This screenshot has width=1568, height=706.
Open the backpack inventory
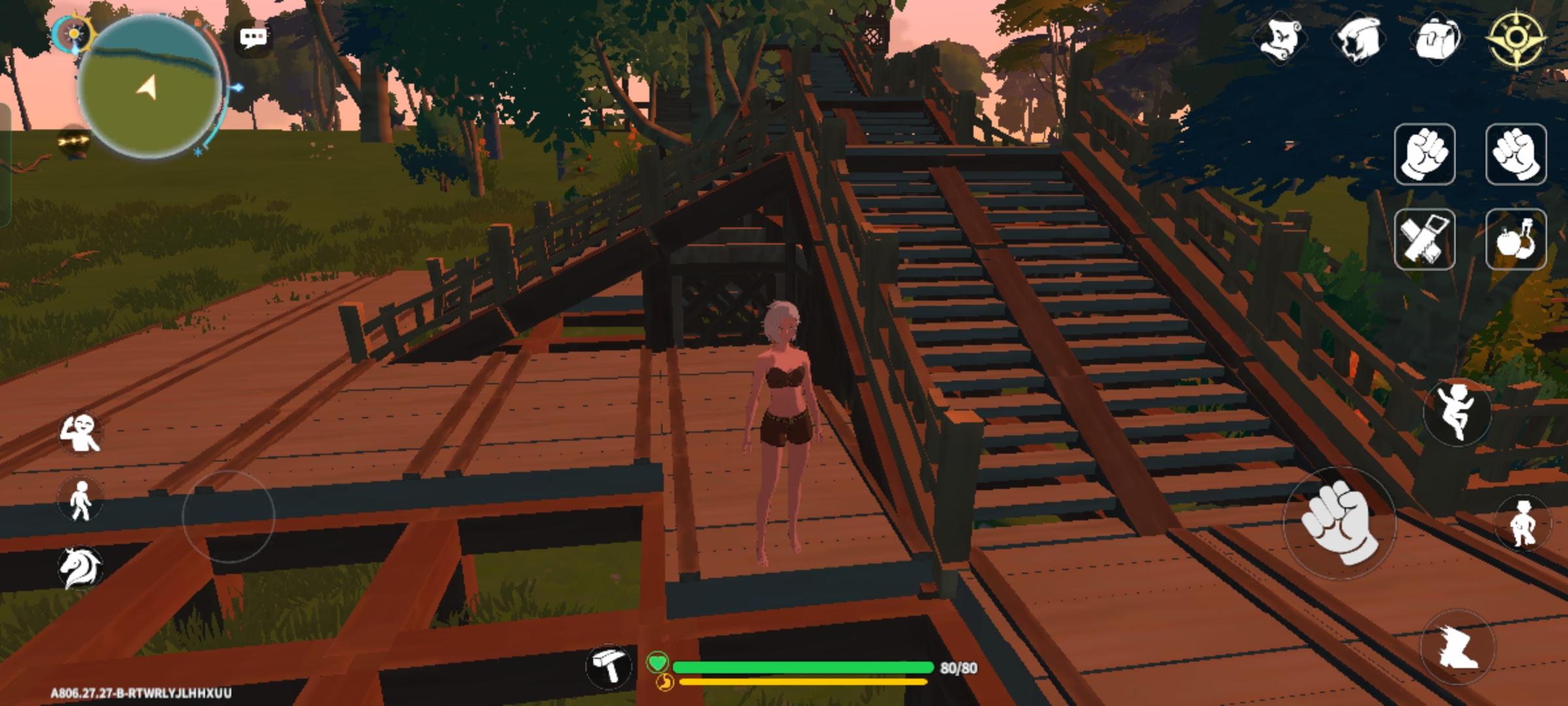click(x=1437, y=37)
